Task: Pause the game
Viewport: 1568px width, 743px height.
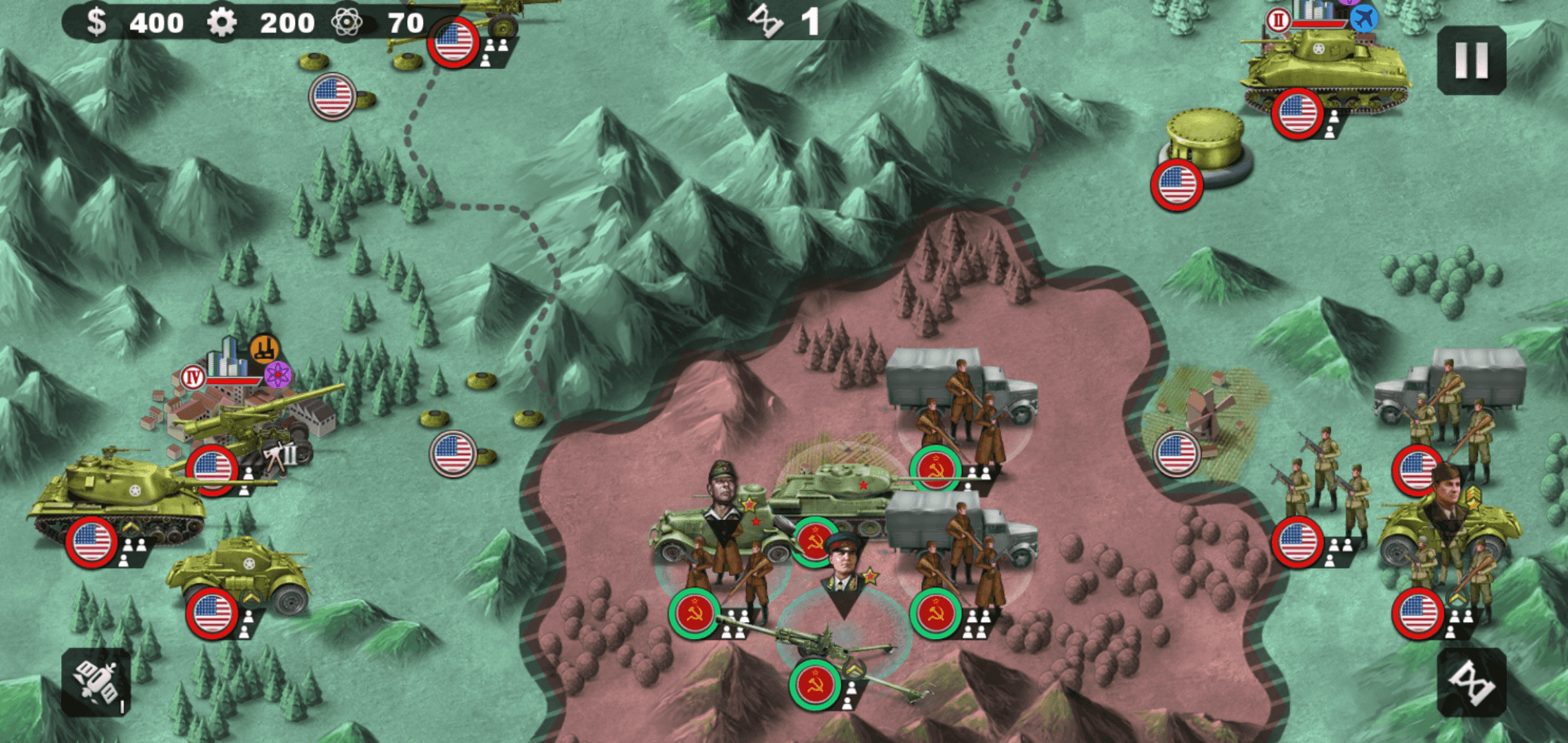Action: pos(1471,61)
